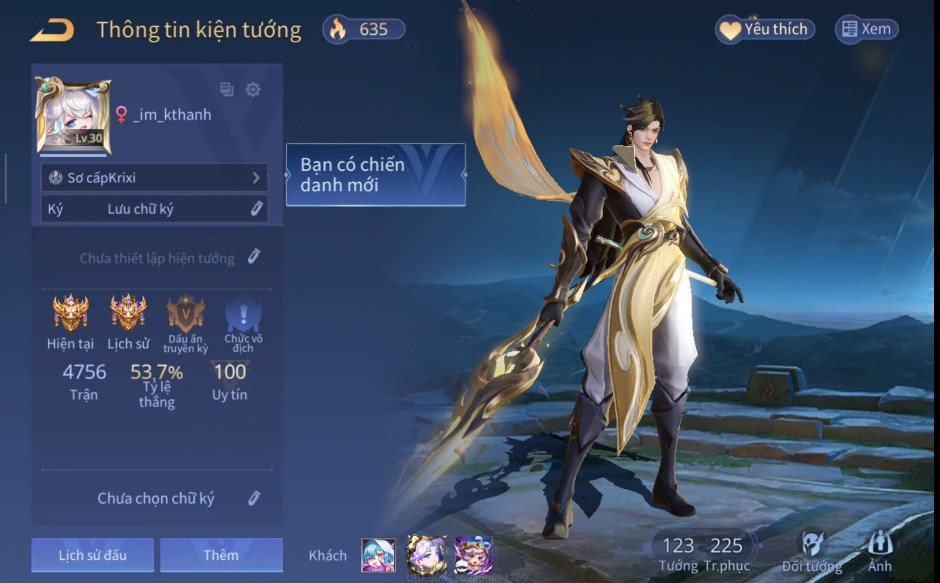Open the Dấu ấn truyền kỳ badge
Screen dimensions: 940x583
coord(186,314)
